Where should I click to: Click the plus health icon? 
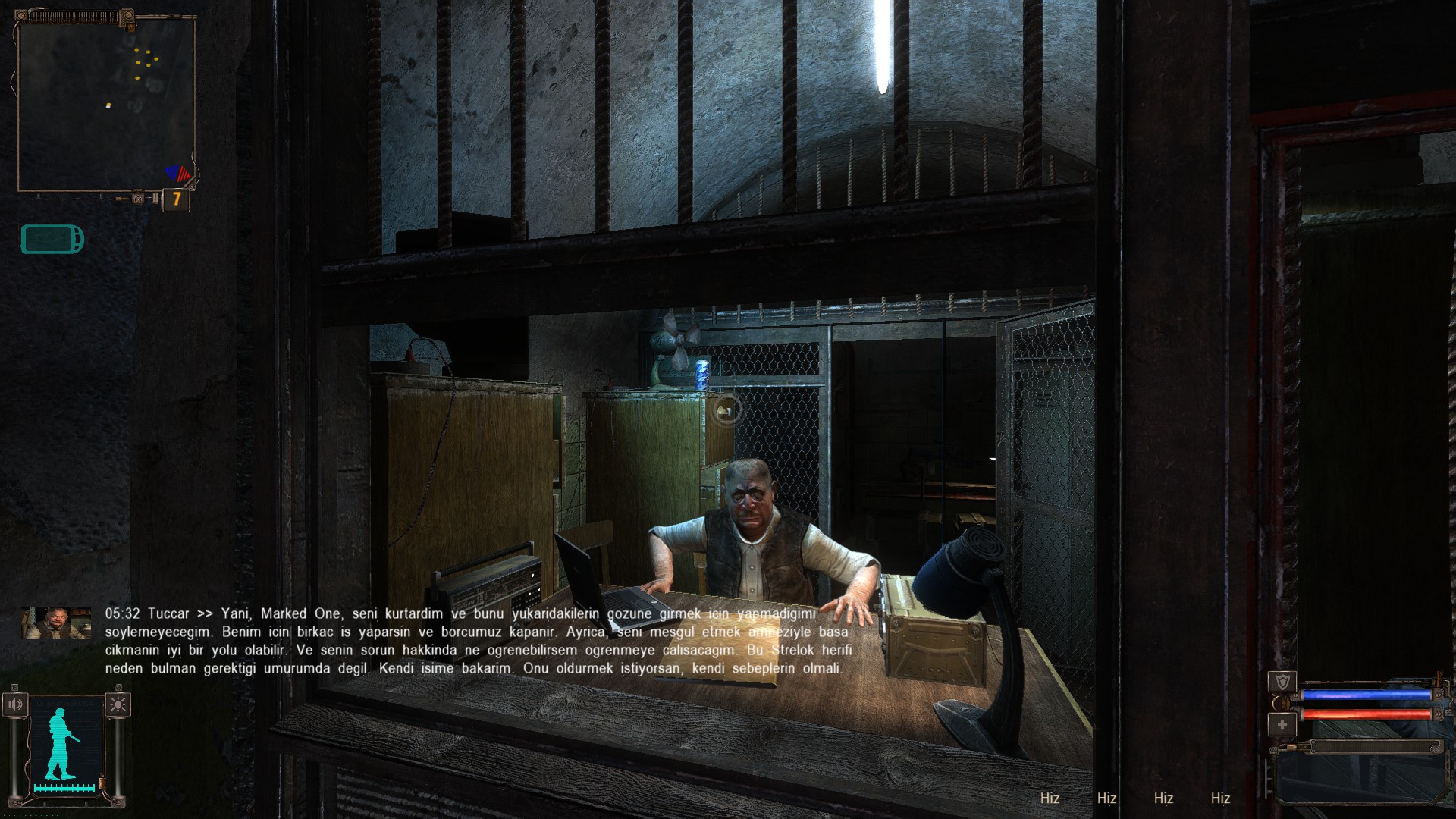[1282, 724]
